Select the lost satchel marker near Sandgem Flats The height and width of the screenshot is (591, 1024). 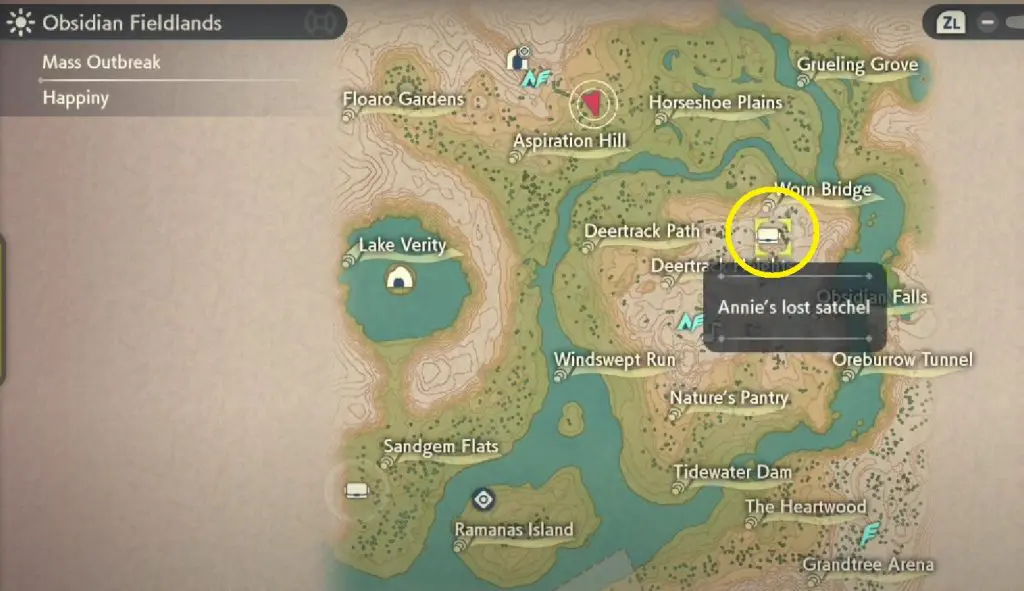point(356,490)
